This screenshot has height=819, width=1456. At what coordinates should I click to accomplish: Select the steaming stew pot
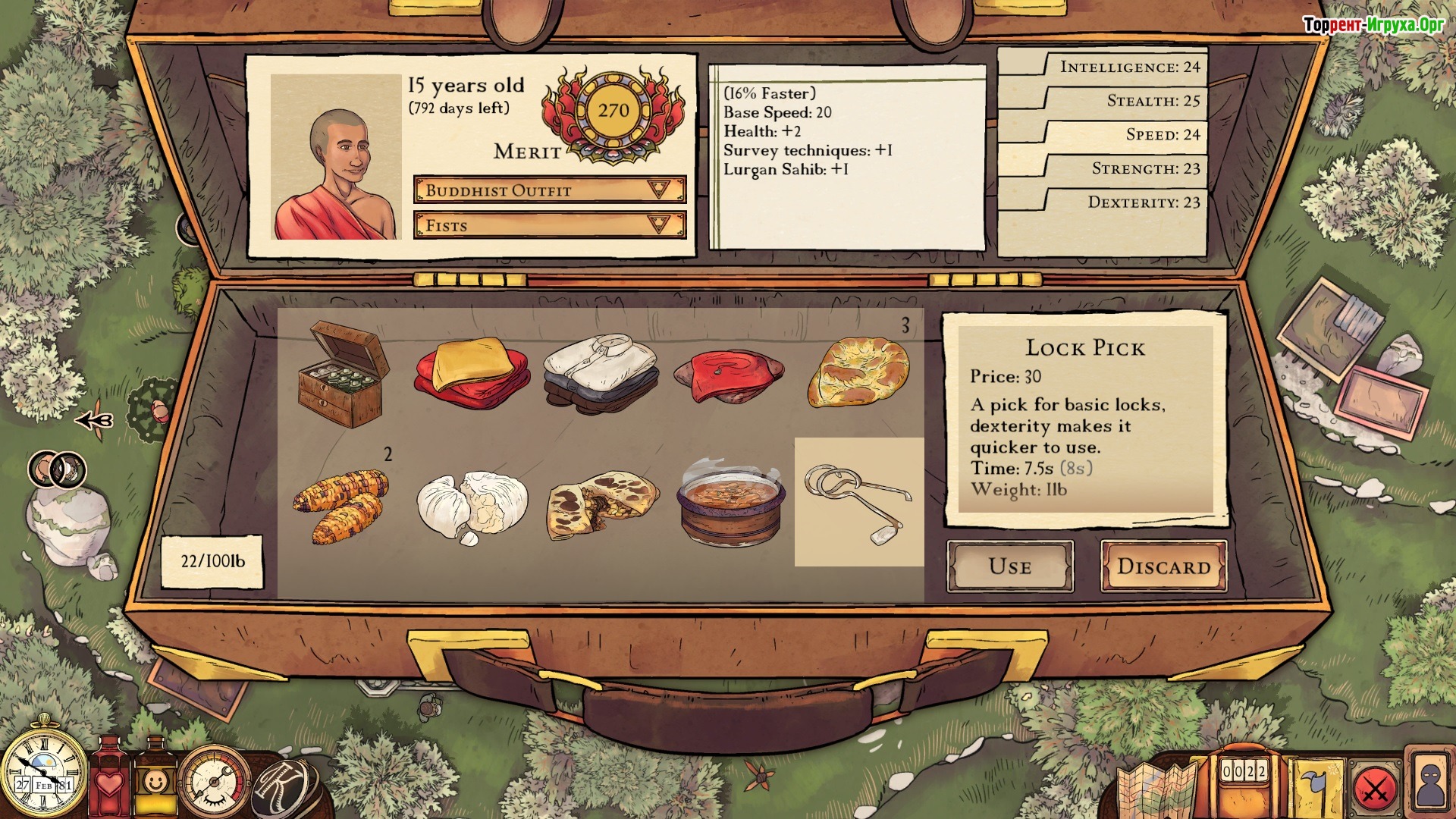(x=730, y=502)
